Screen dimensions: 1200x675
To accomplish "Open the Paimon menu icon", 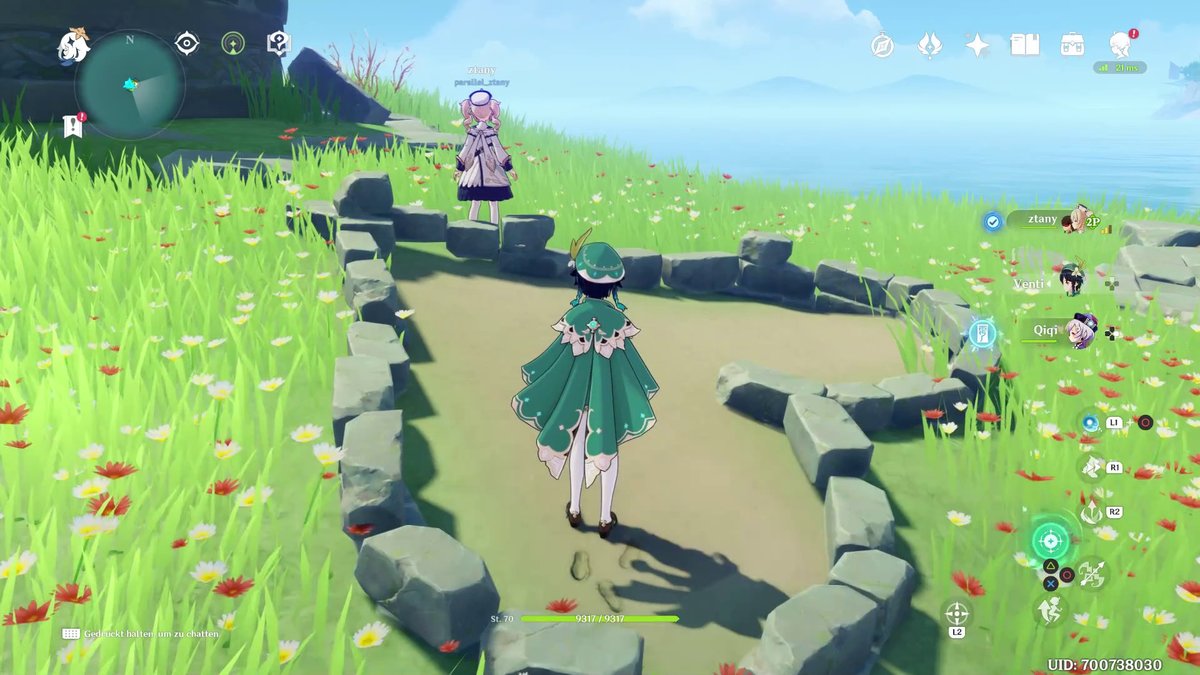I will click(x=73, y=44).
